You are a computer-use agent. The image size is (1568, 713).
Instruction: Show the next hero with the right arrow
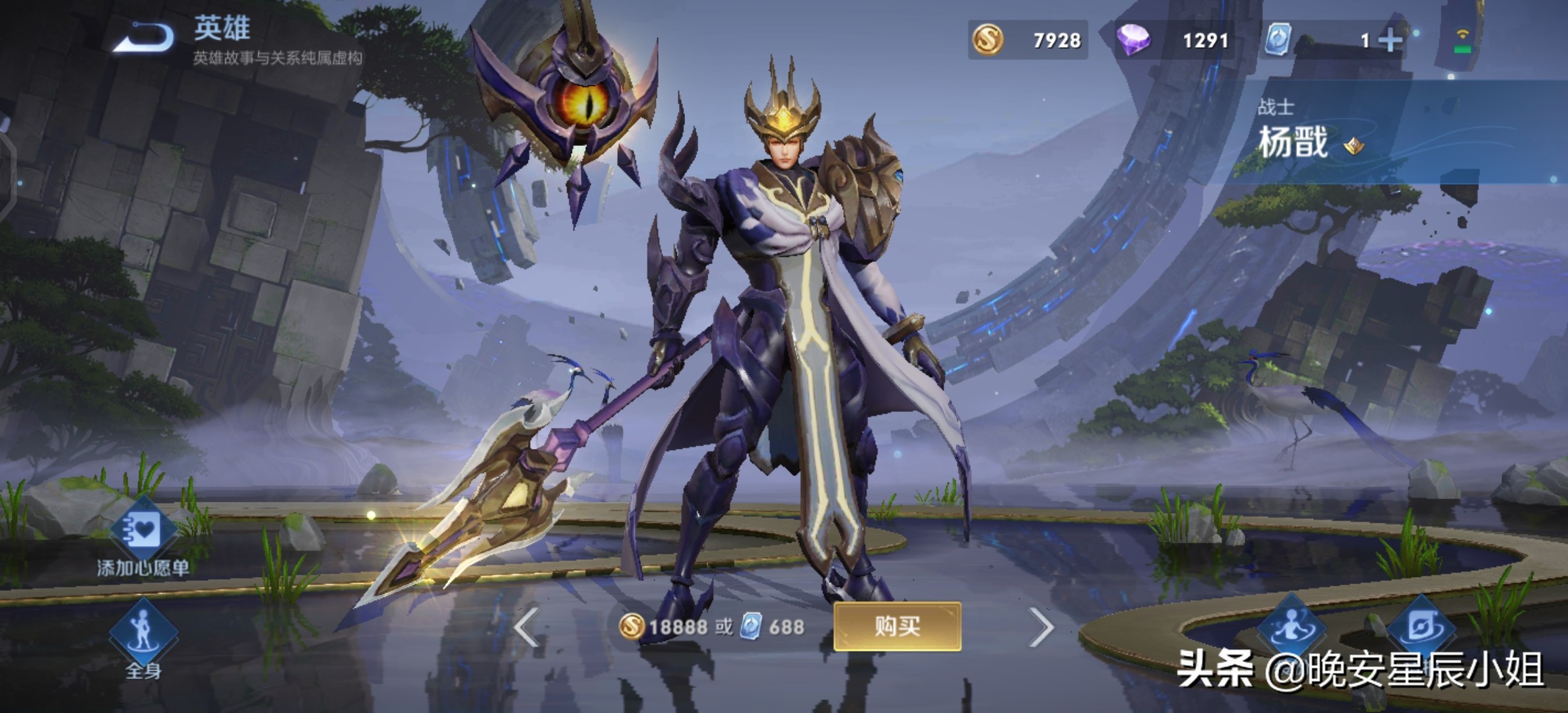[x=1041, y=627]
